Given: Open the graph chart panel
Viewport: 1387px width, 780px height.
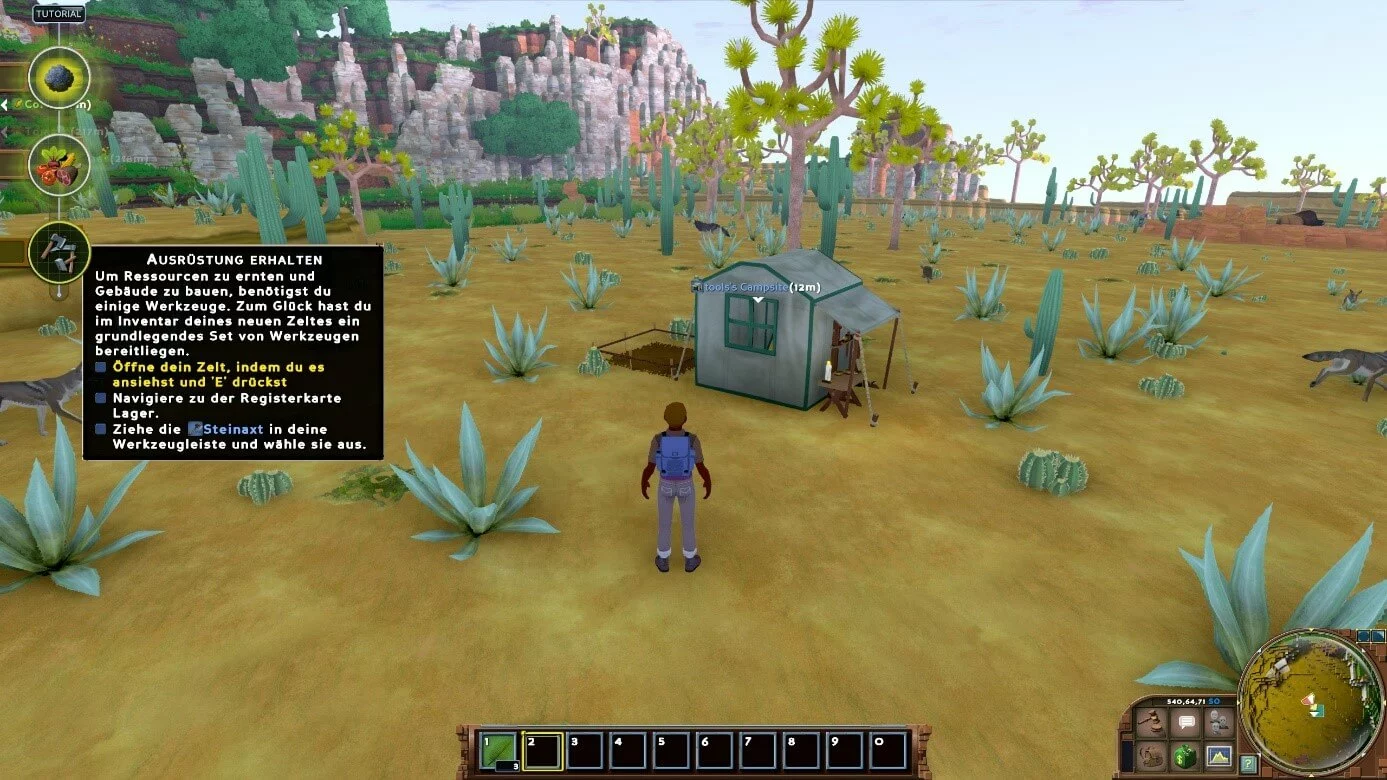Looking at the screenshot, I should pos(1218,755).
